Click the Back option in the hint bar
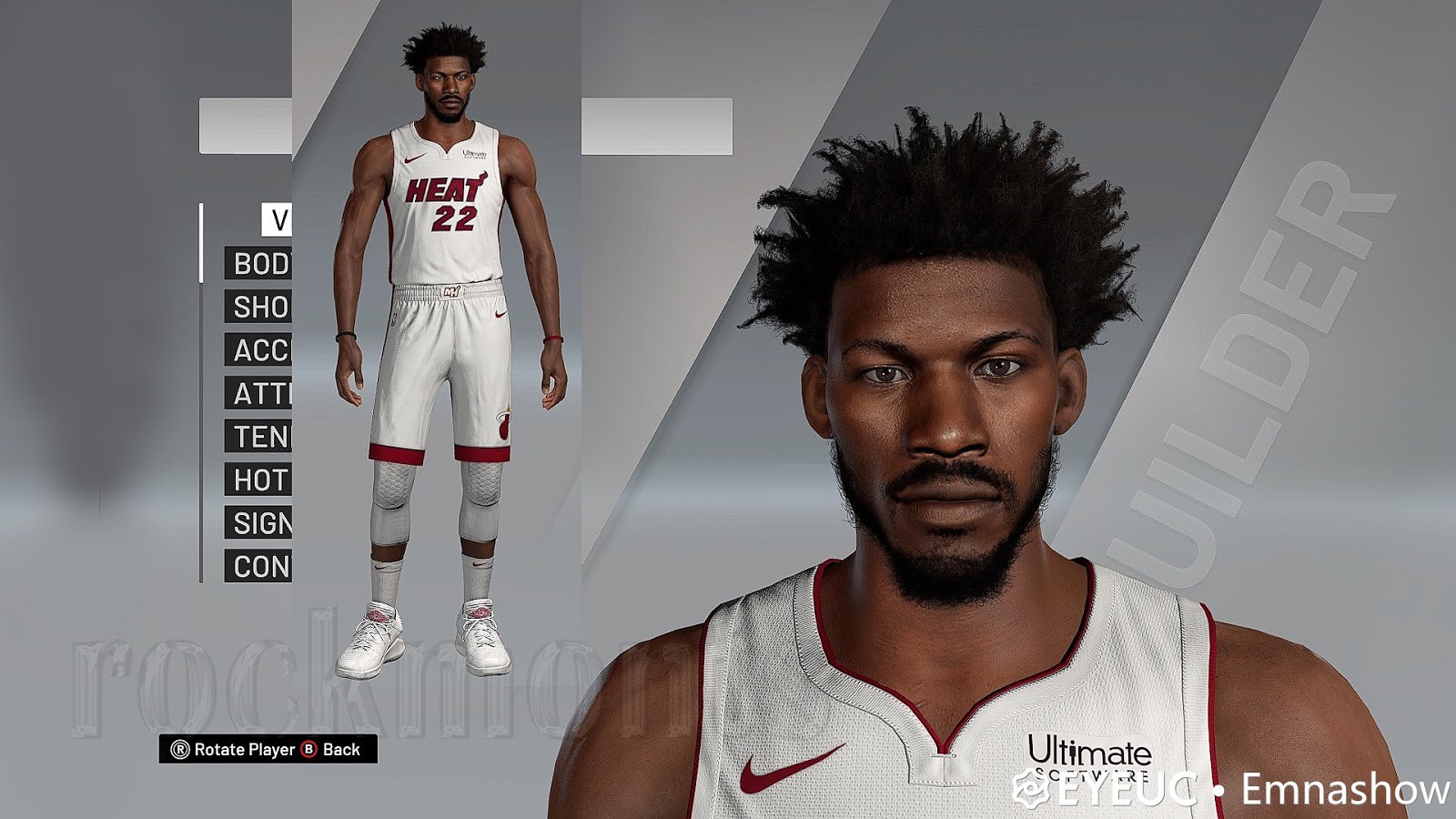1456x819 pixels. click(x=344, y=749)
